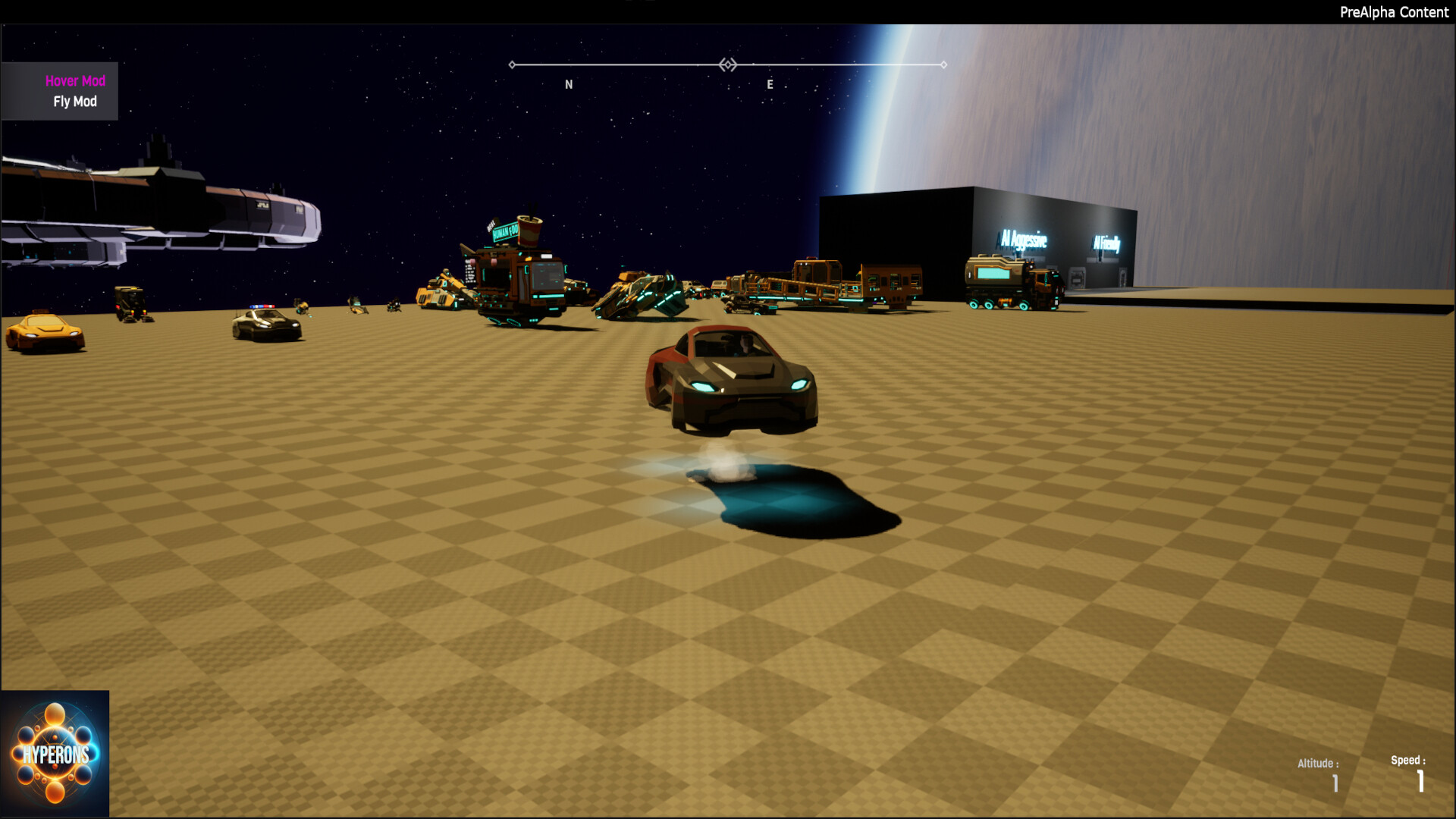1456x819 pixels.
Task: Click the right diamond endpoint of the compass
Action: point(944,65)
